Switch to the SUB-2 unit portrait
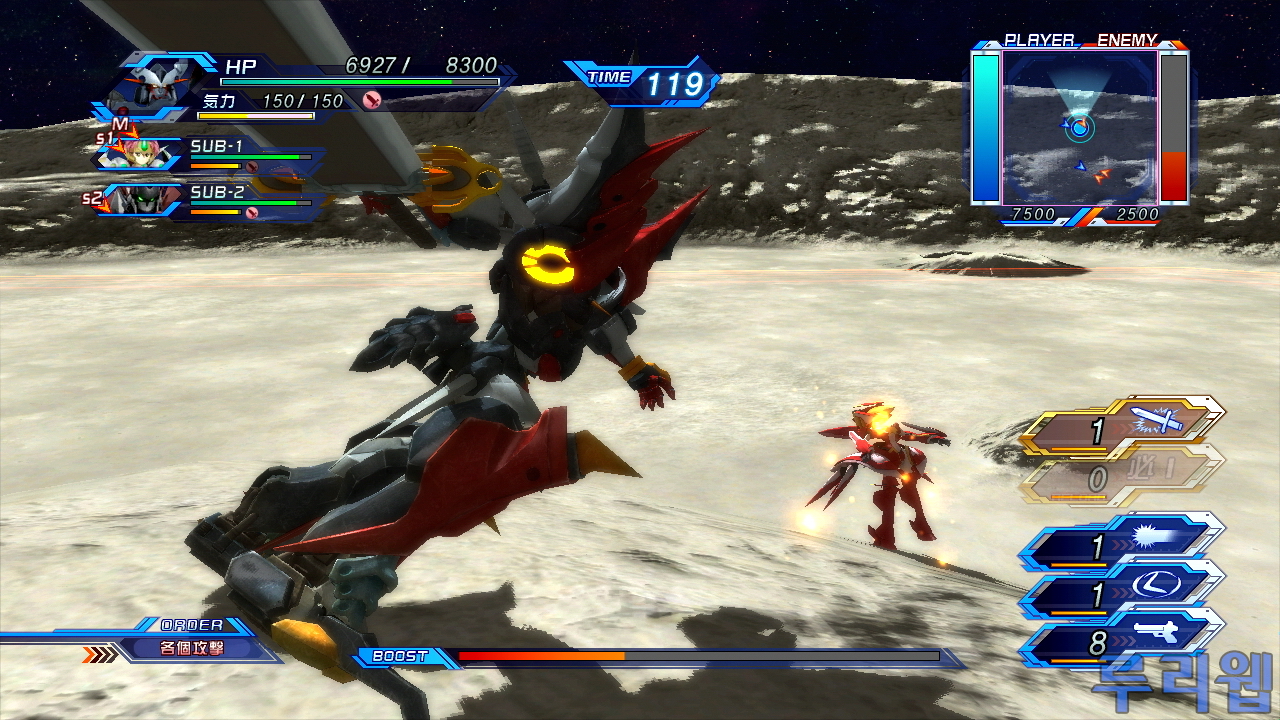The height and width of the screenshot is (720, 1280). (x=138, y=199)
